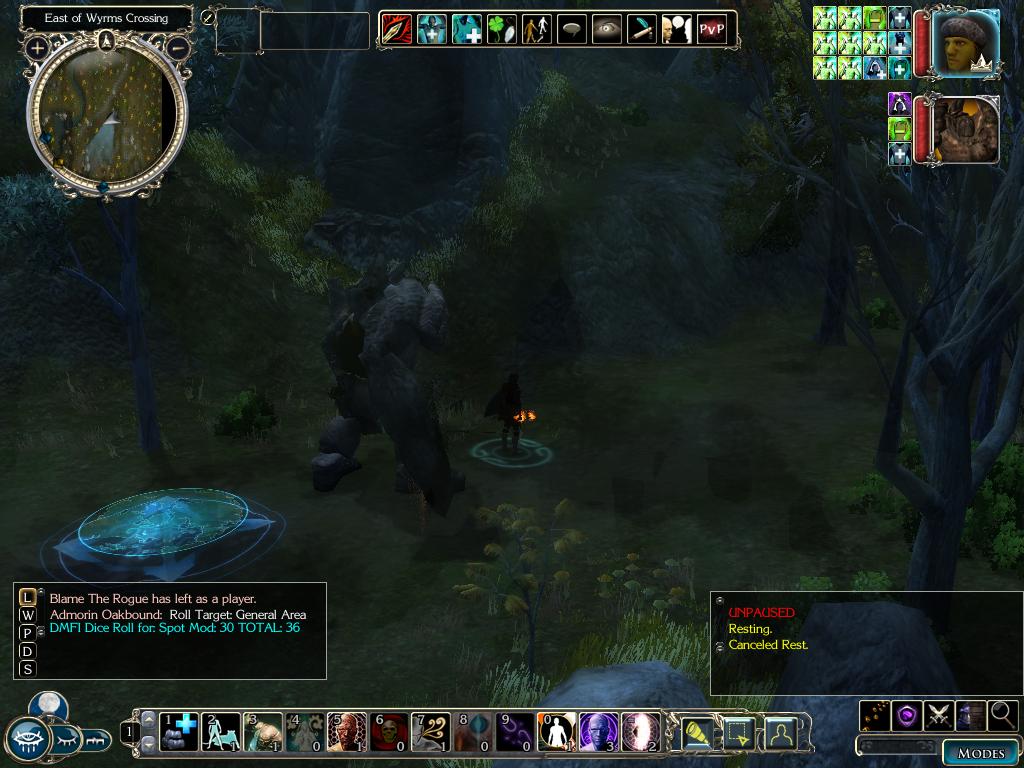Select the armored companion portrait
Image resolution: width=1024 pixels, height=768 pixels.
click(965, 130)
